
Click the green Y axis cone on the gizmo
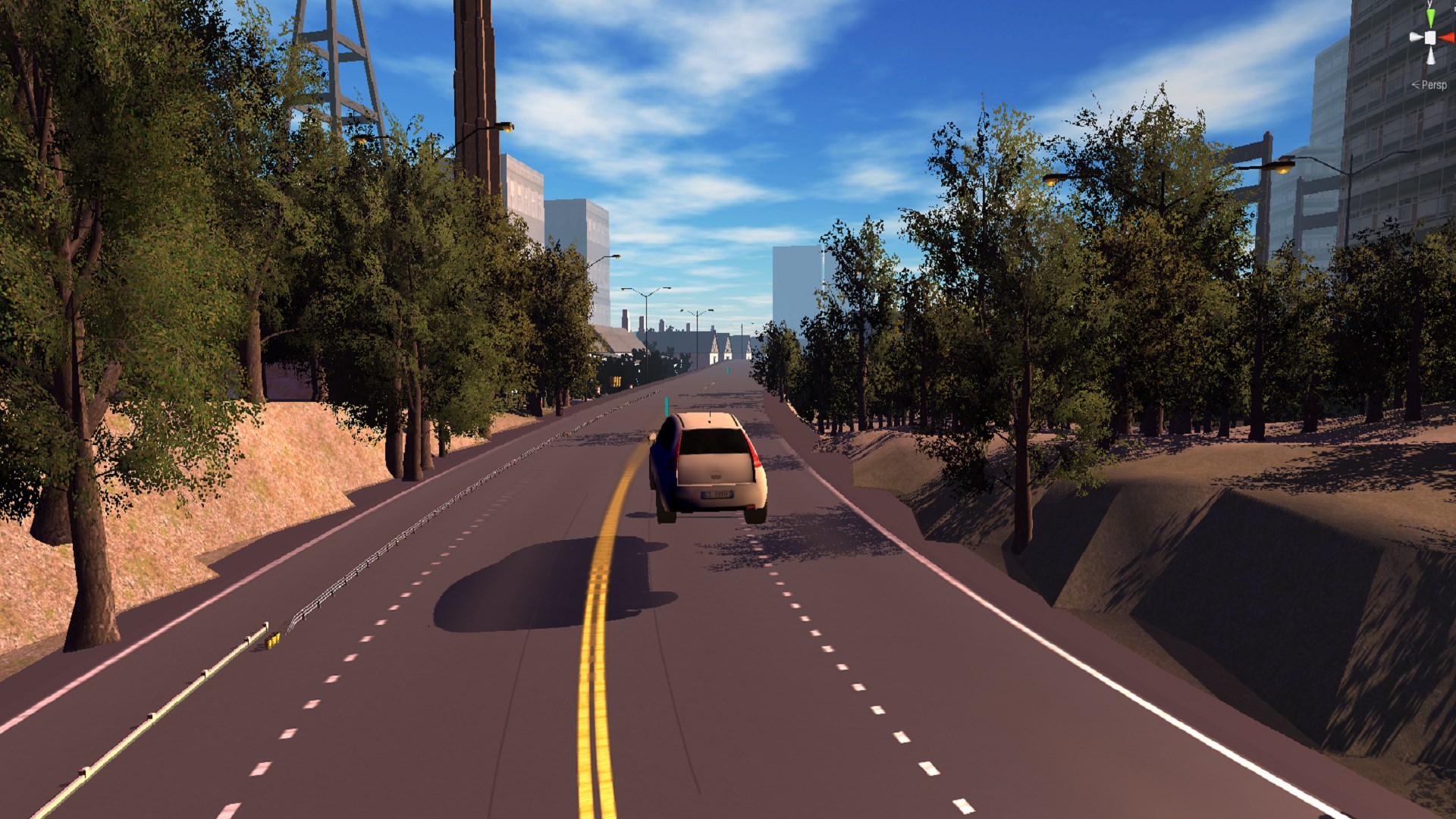pyautogui.click(x=1431, y=17)
